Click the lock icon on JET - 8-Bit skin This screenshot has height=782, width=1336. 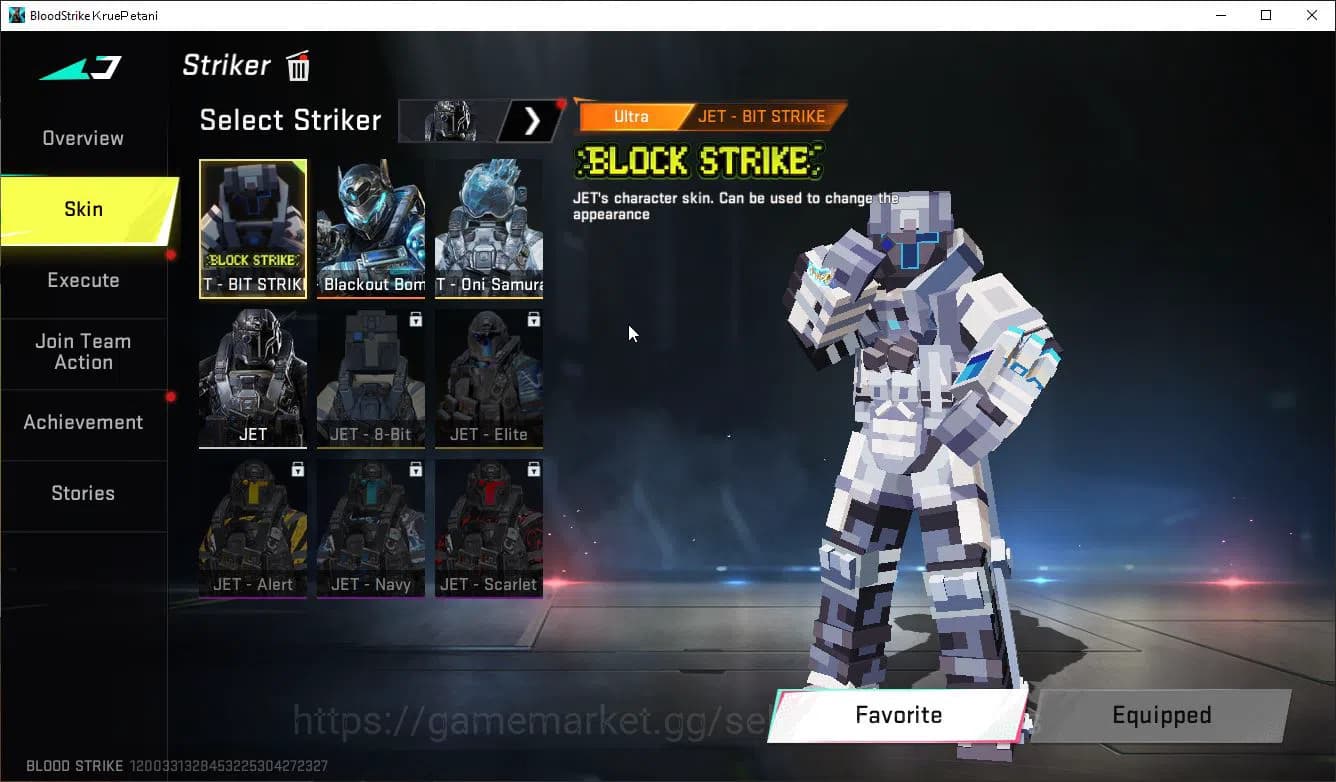point(417,318)
